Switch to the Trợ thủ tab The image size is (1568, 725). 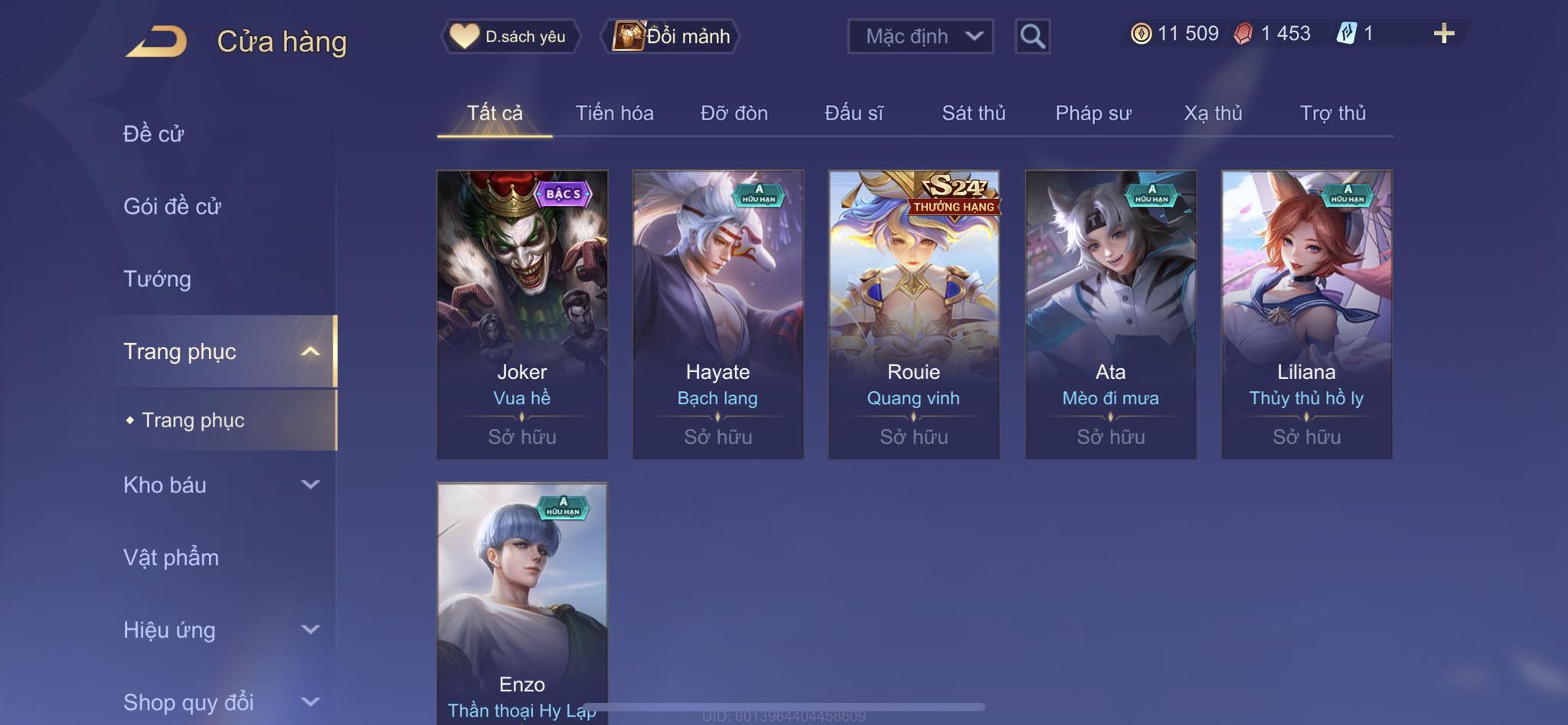click(1332, 113)
